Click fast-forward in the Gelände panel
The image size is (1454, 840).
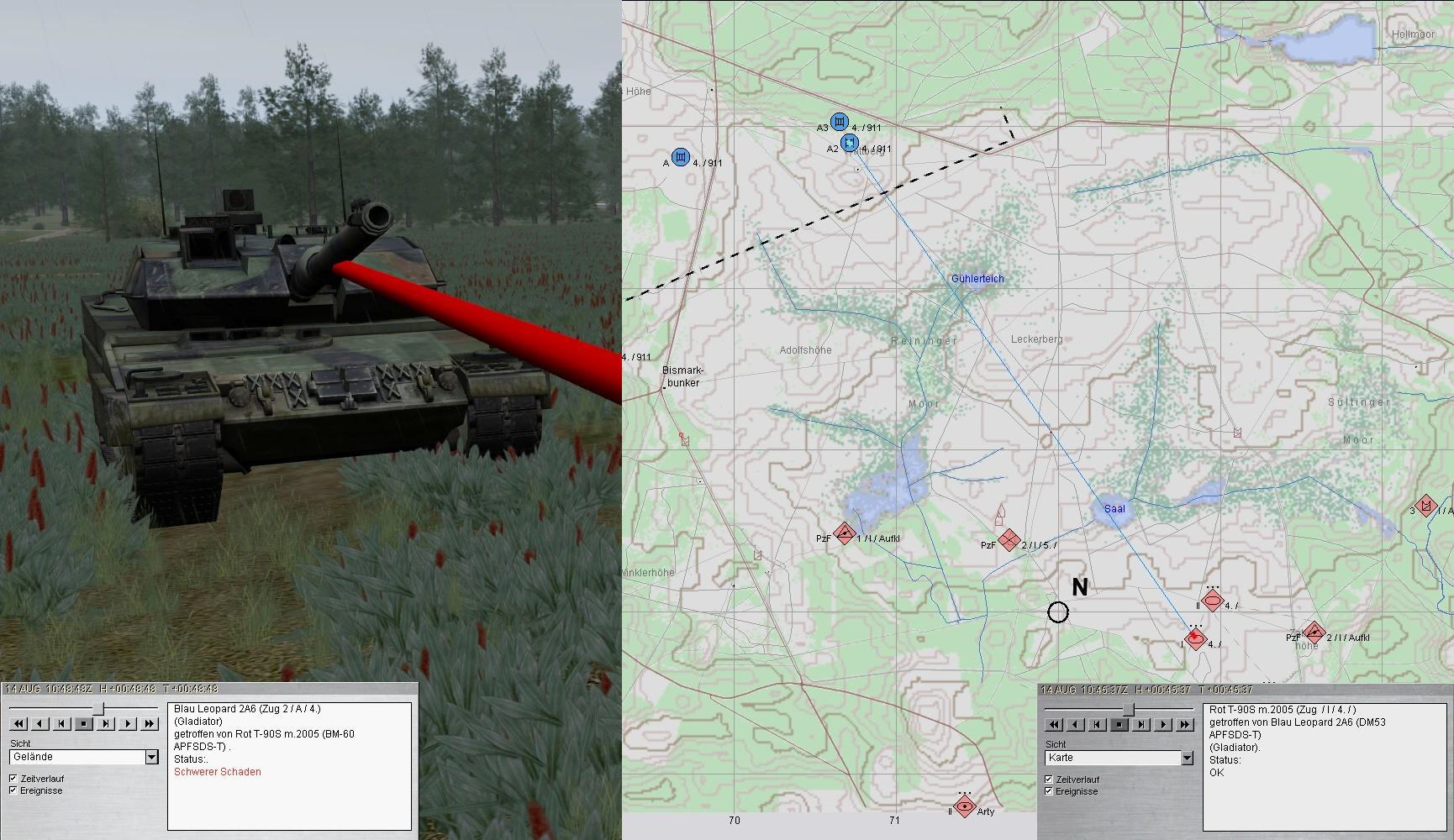[150, 723]
